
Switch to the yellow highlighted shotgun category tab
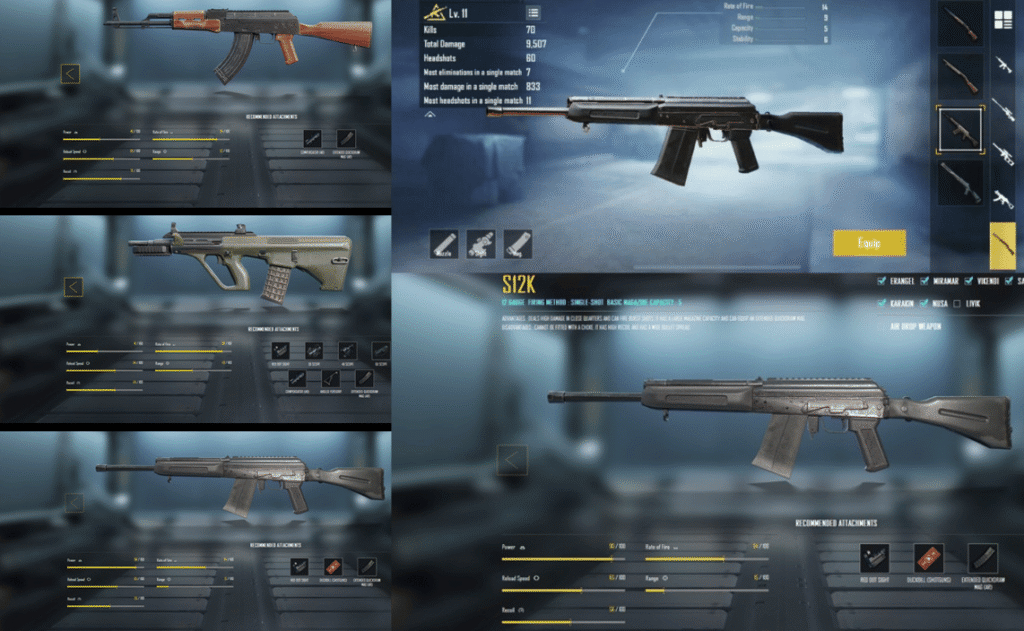[1003, 246]
